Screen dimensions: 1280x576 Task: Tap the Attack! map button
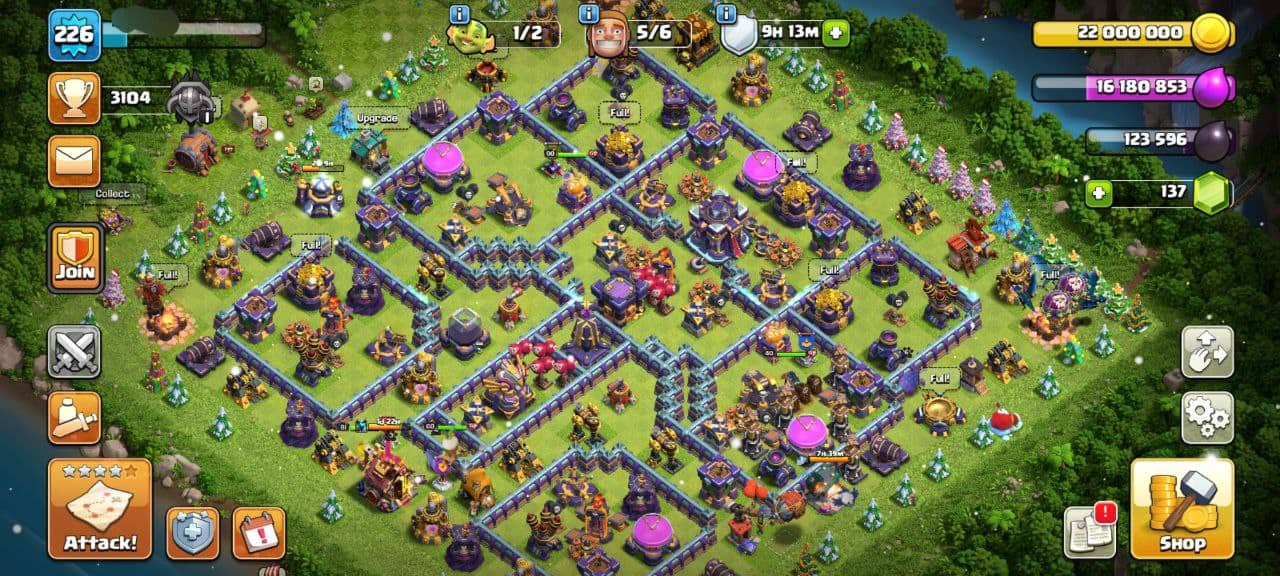pos(100,508)
